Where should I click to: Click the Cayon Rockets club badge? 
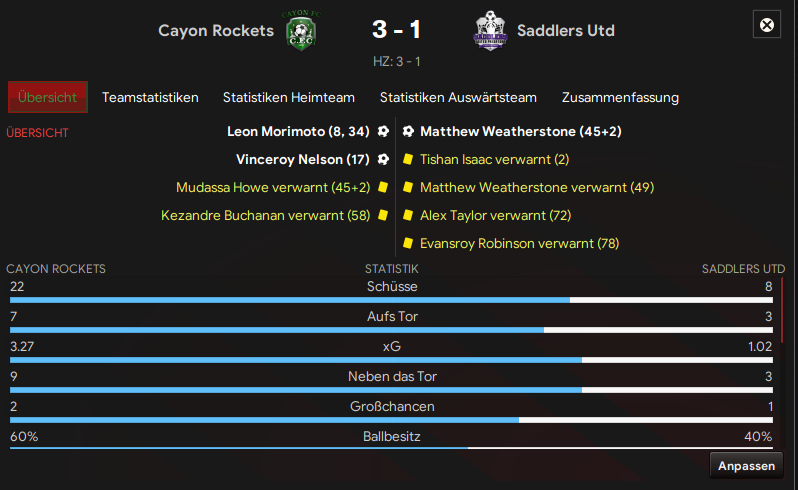point(298,31)
